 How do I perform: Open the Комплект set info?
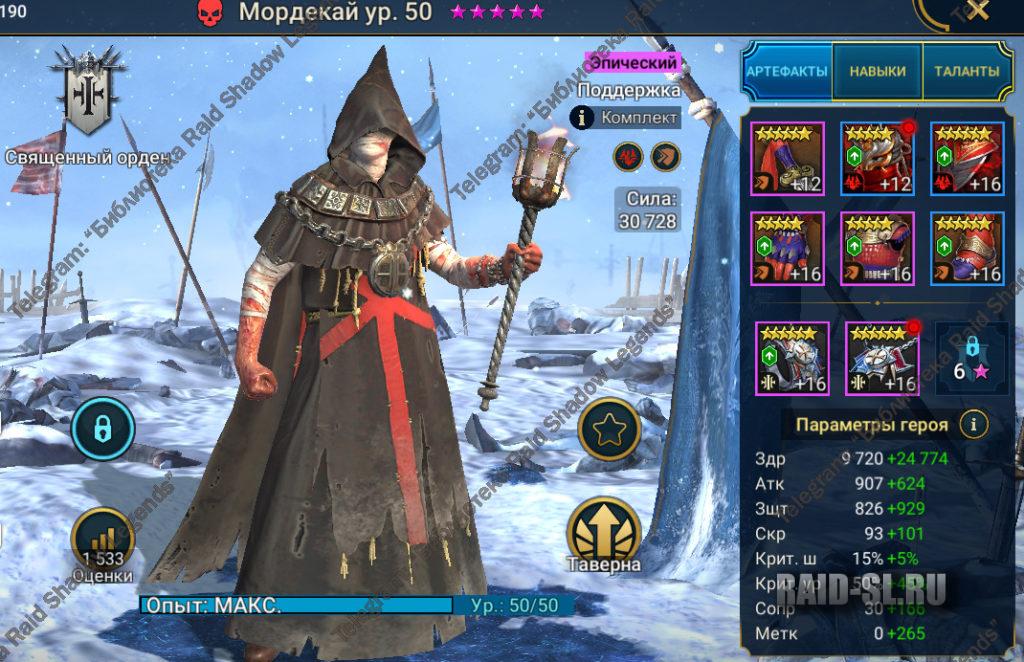[x=627, y=118]
